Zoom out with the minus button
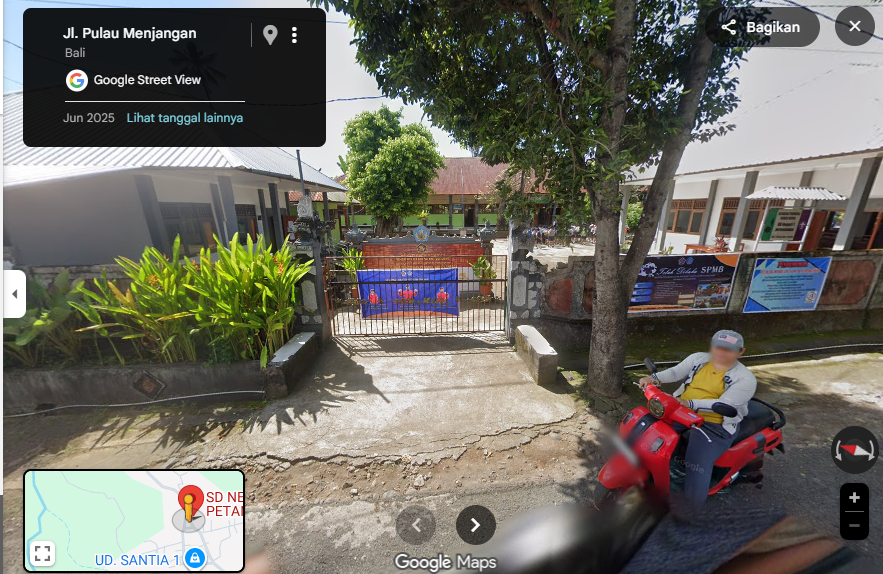 tap(853, 525)
